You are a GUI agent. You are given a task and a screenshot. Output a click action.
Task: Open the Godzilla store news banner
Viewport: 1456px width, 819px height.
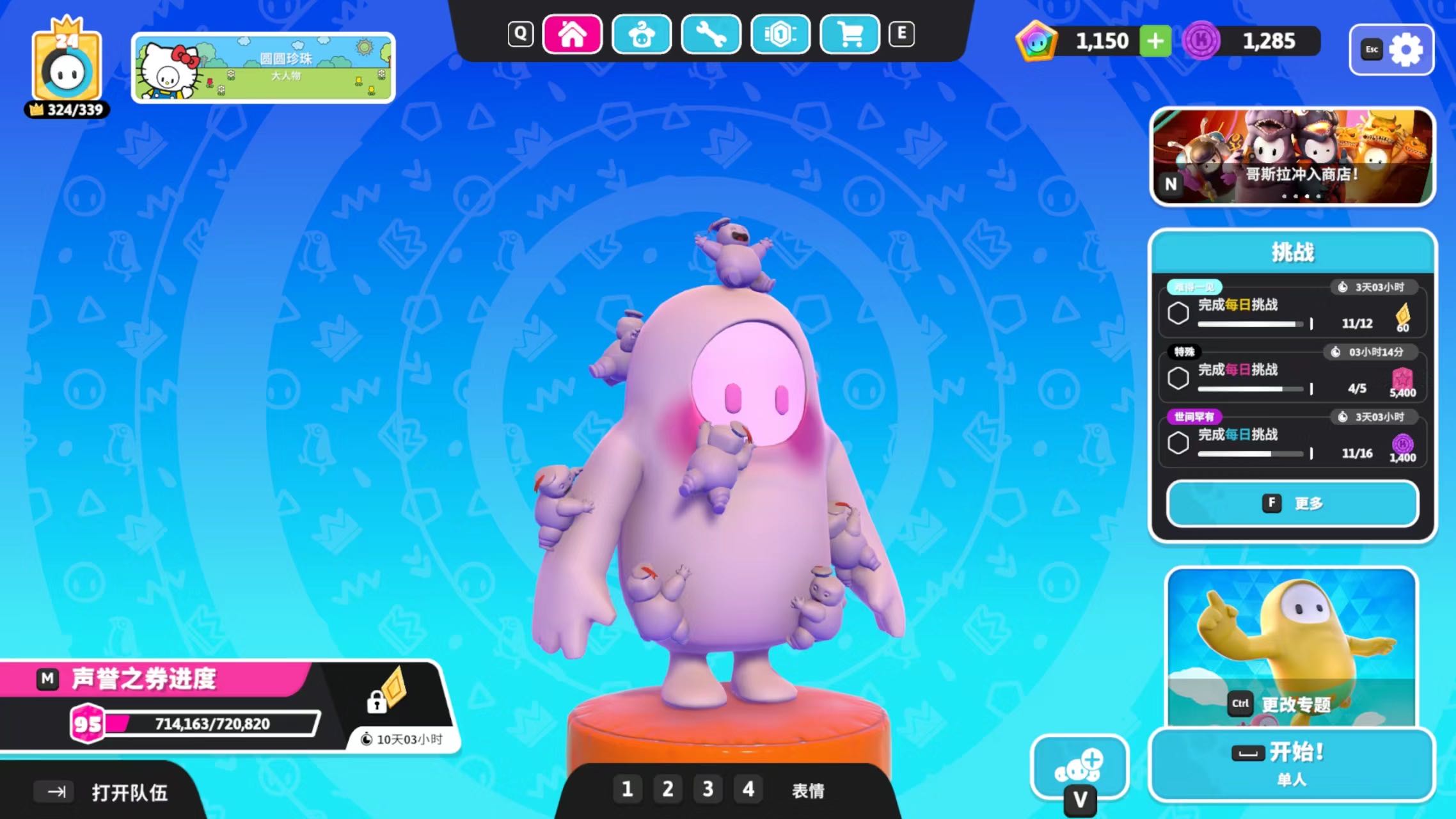click(1292, 157)
